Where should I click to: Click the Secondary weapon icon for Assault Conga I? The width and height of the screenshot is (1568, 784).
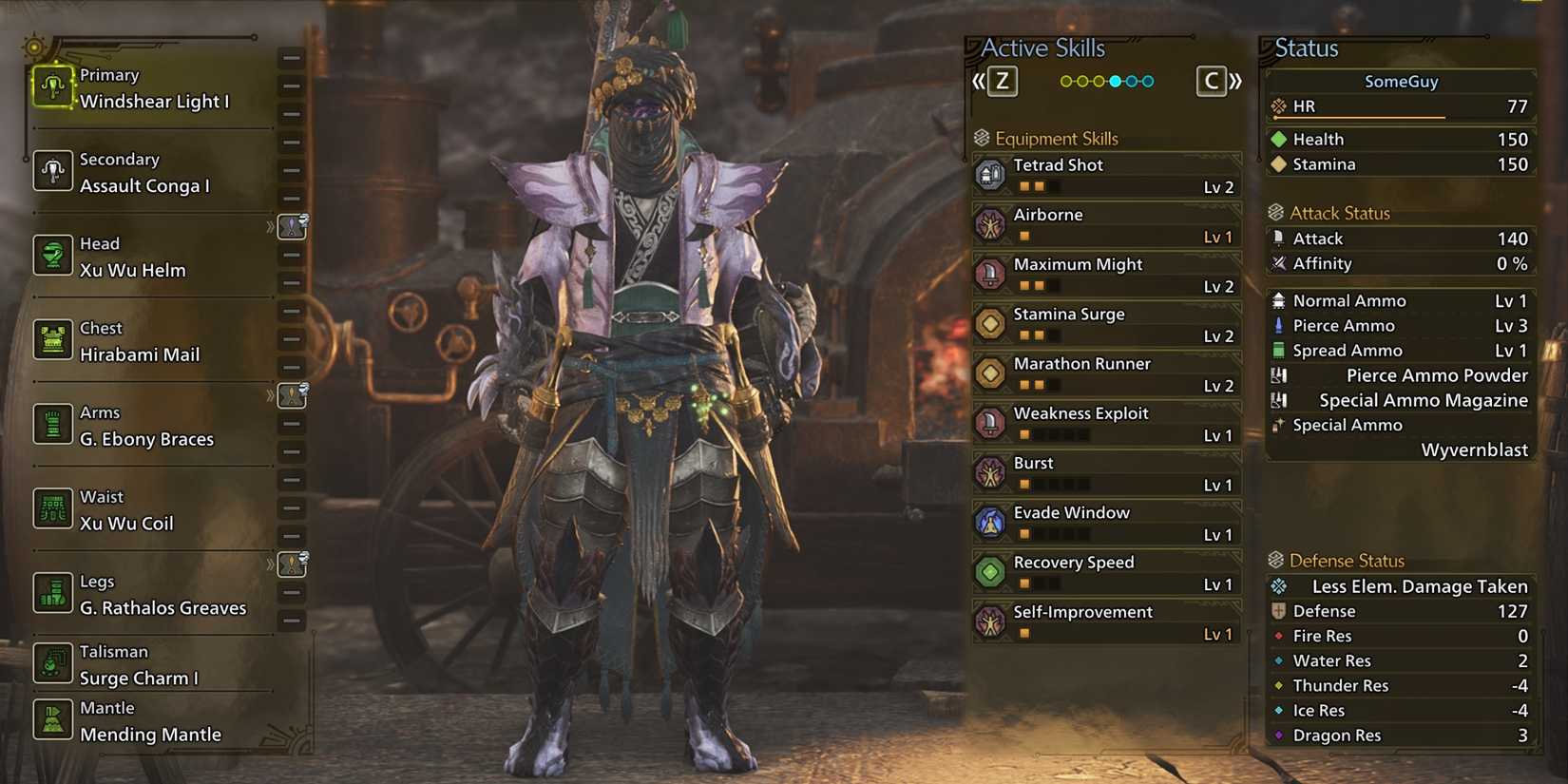(52, 171)
